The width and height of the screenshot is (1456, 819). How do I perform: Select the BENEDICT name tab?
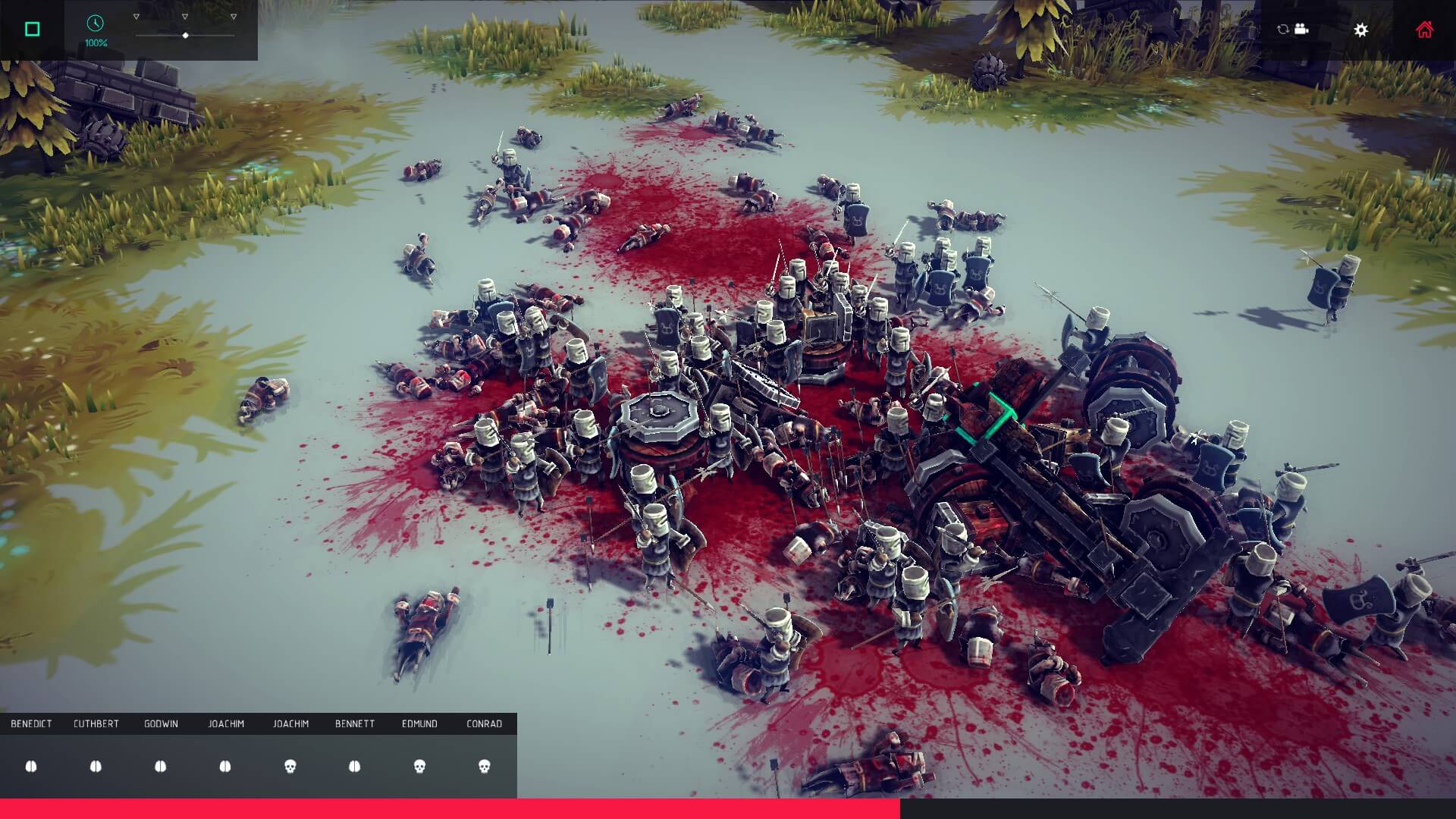pyautogui.click(x=31, y=723)
